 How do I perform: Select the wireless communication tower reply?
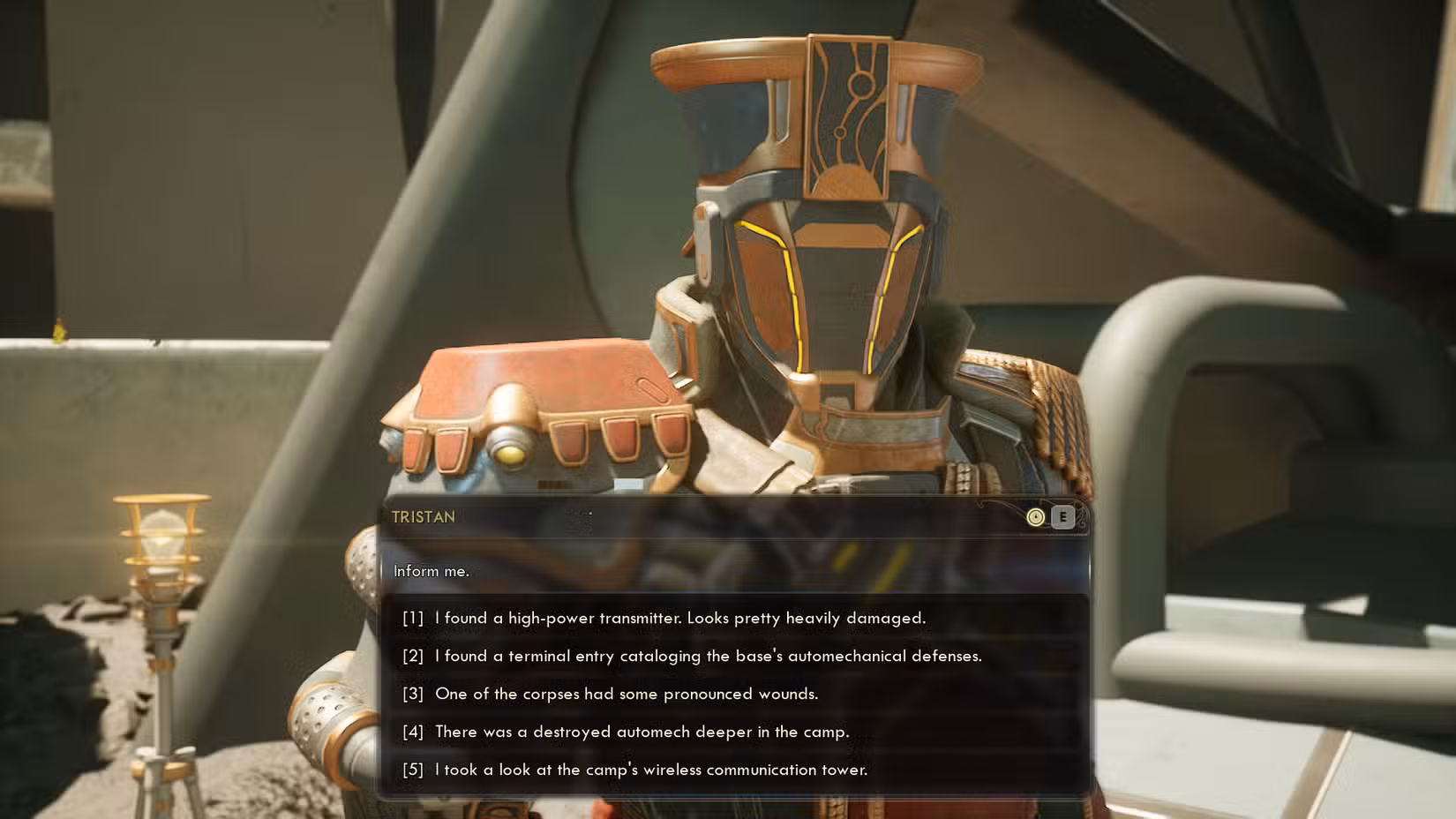(650, 770)
